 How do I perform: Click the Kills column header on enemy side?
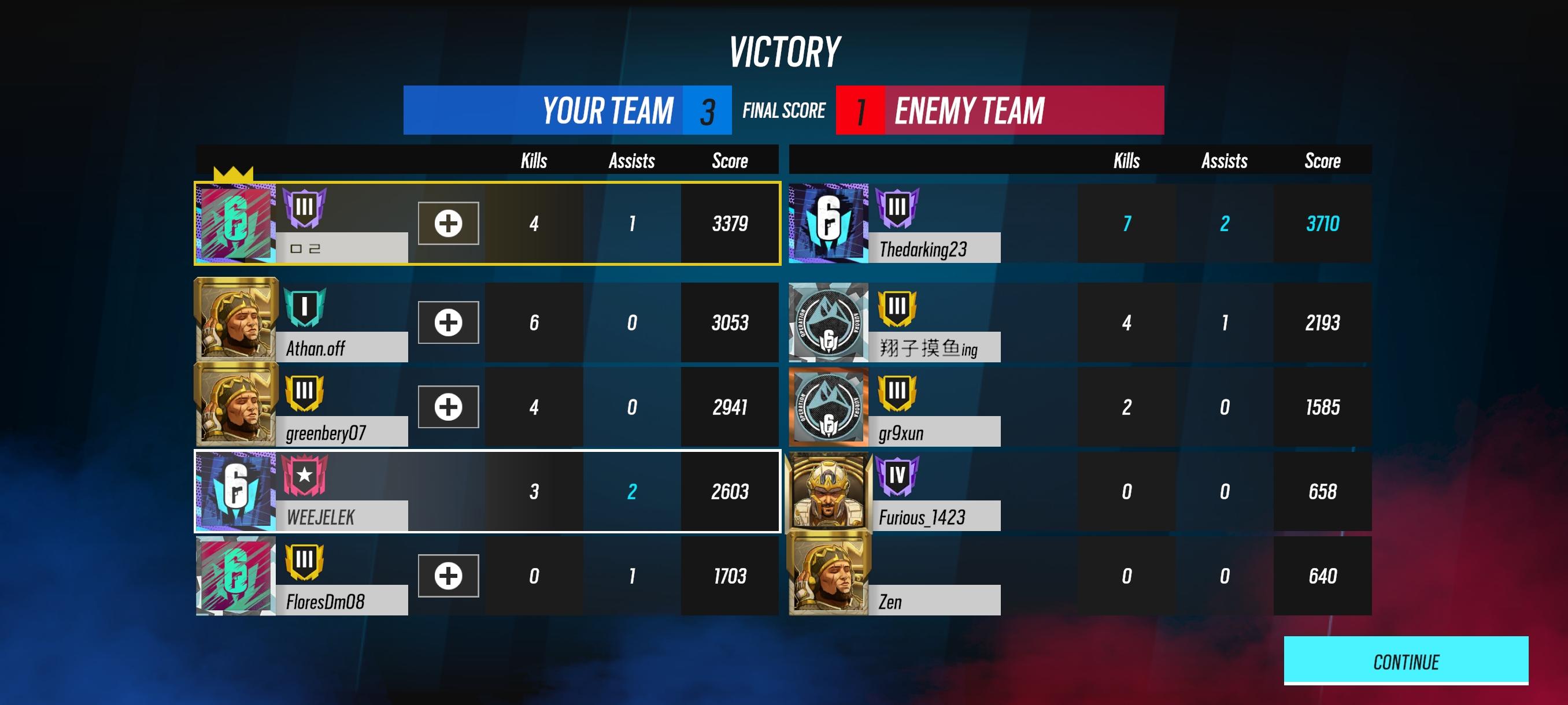point(1126,161)
